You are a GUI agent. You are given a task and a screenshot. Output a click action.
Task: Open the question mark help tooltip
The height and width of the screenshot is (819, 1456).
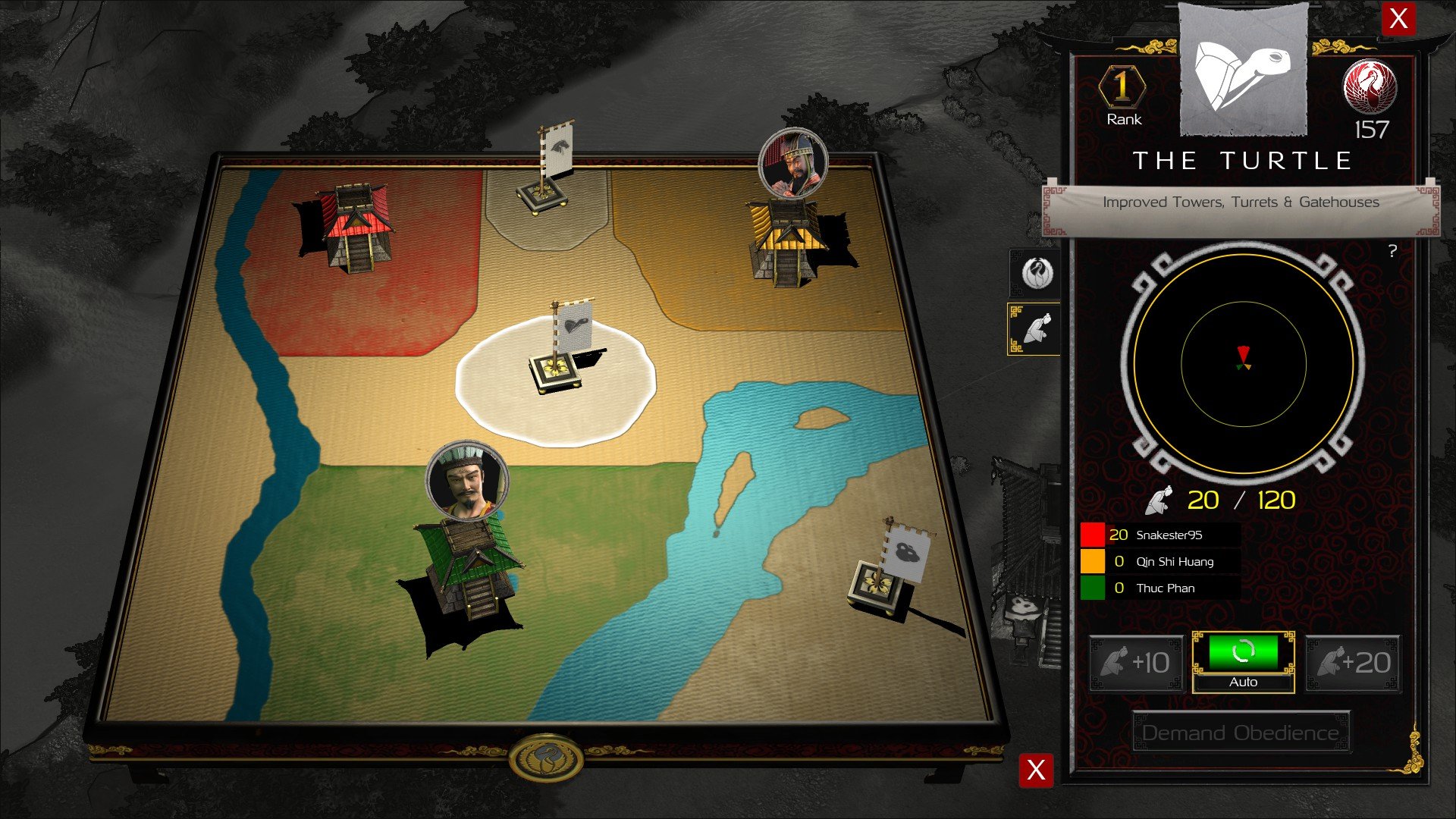point(1392,251)
